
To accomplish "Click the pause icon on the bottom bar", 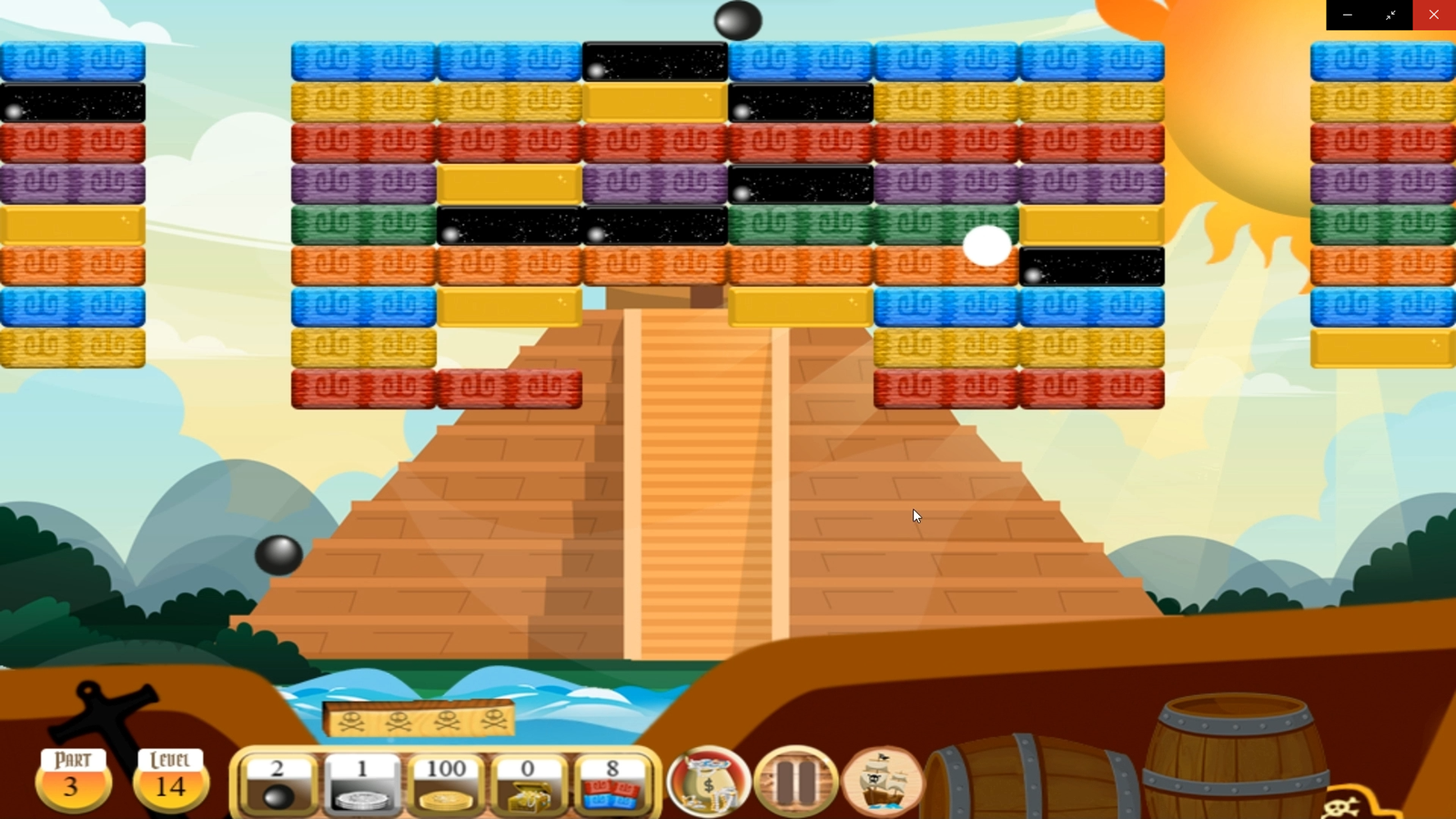I will point(796,781).
